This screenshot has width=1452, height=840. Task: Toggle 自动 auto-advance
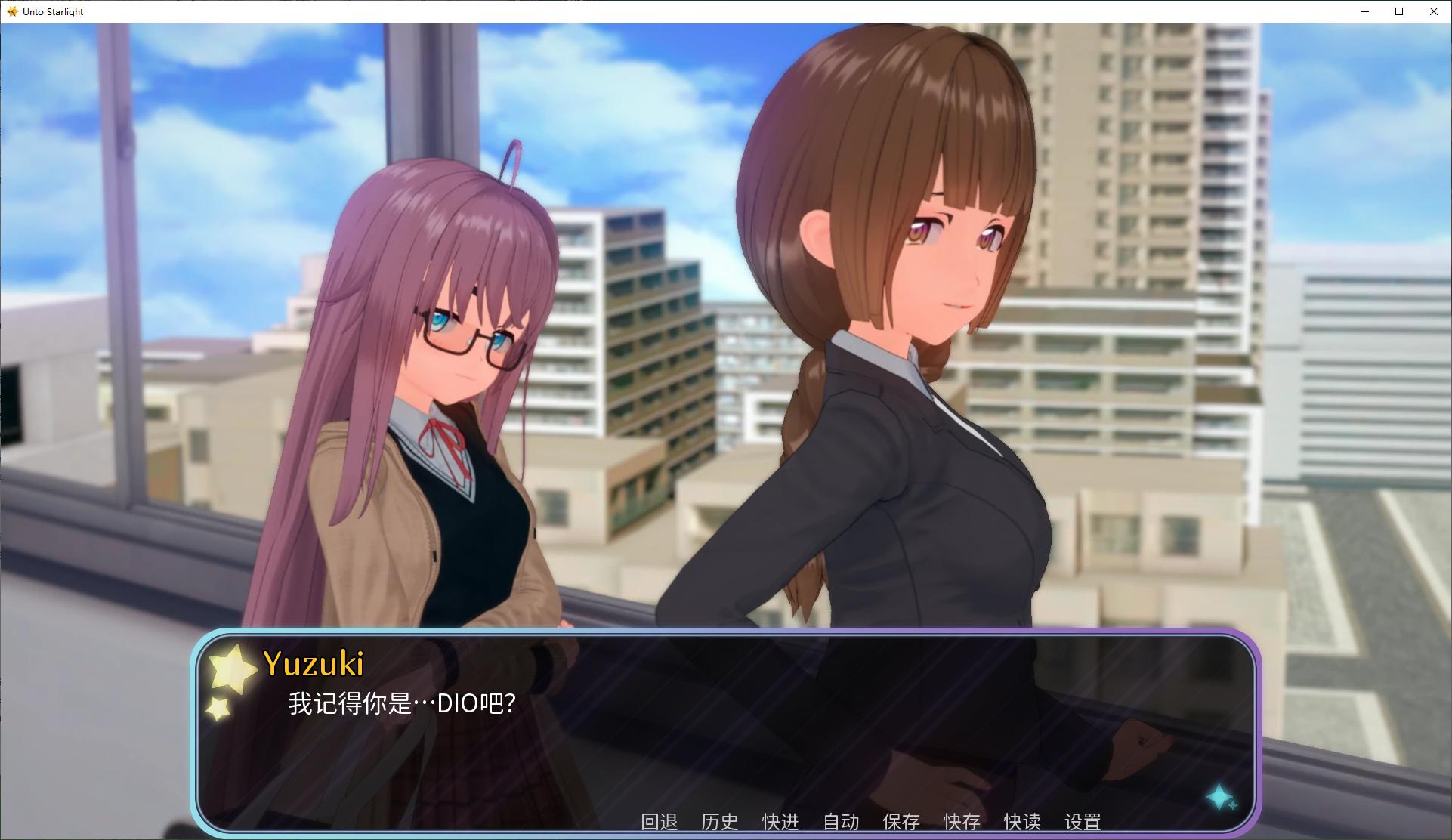[840, 821]
